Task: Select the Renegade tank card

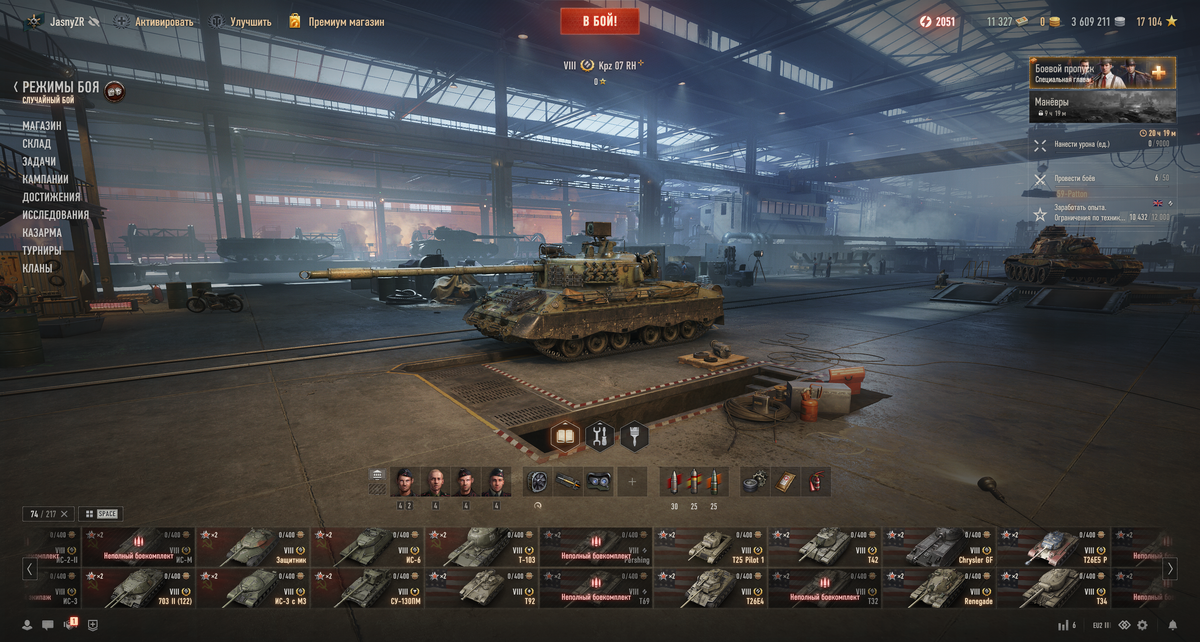Action: (x=938, y=588)
